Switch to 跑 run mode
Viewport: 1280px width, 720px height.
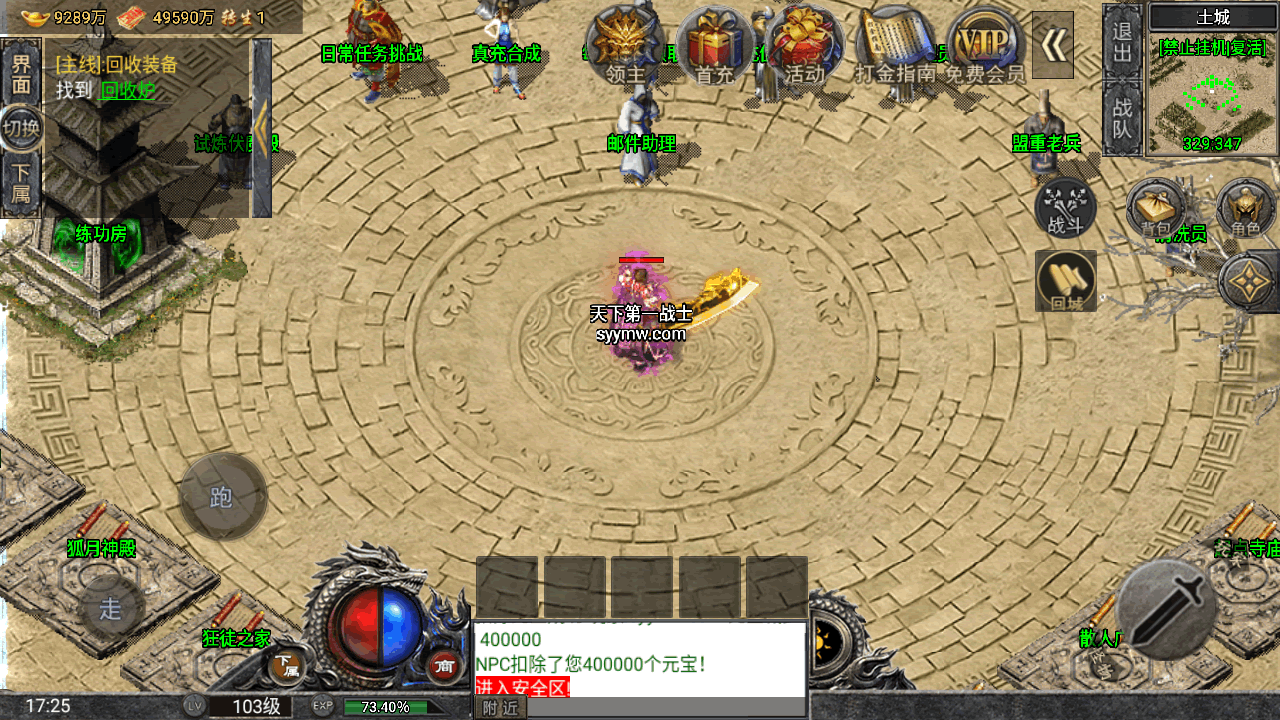click(222, 497)
